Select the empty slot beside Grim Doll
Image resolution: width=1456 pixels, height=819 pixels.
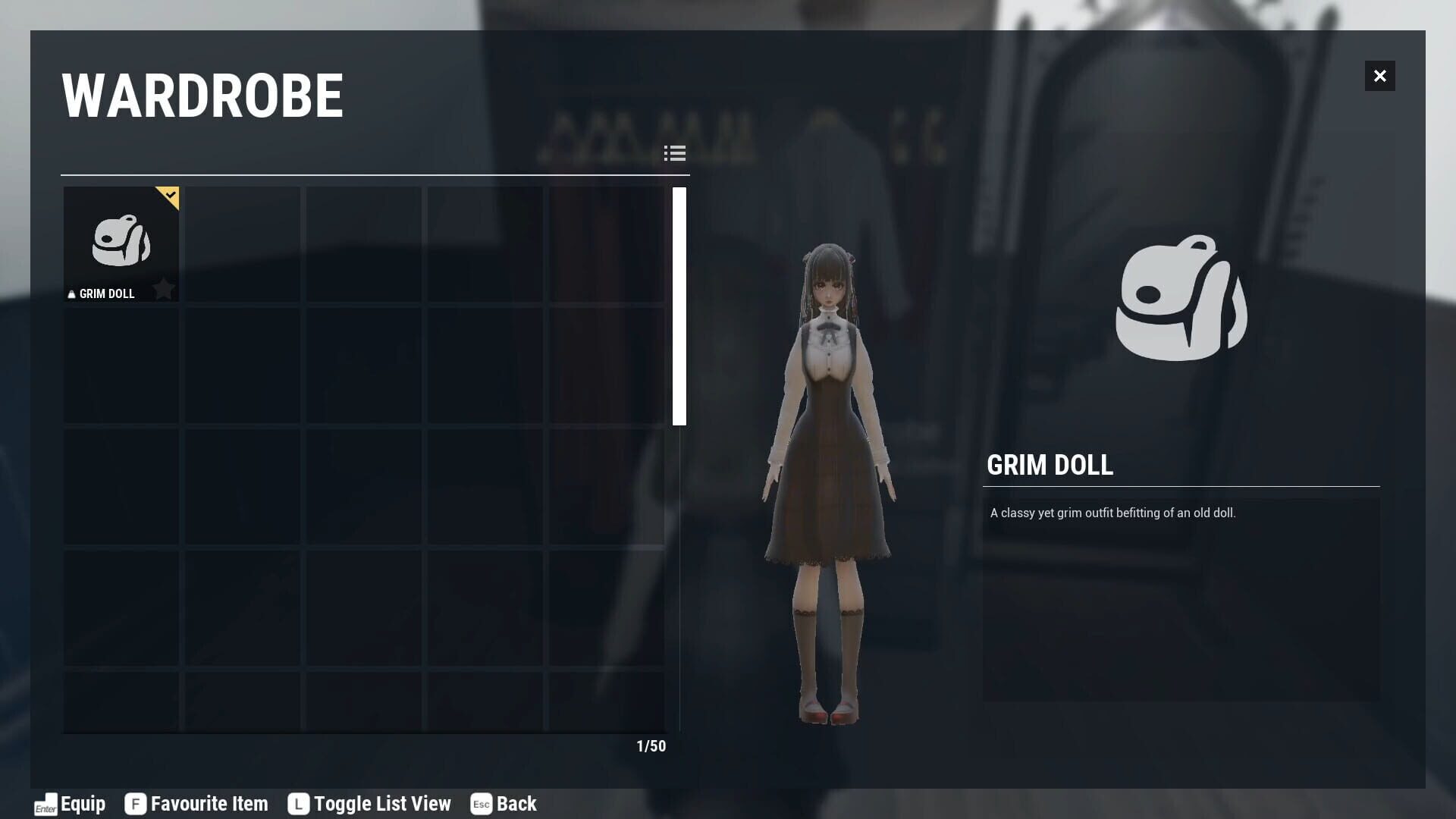tap(242, 243)
